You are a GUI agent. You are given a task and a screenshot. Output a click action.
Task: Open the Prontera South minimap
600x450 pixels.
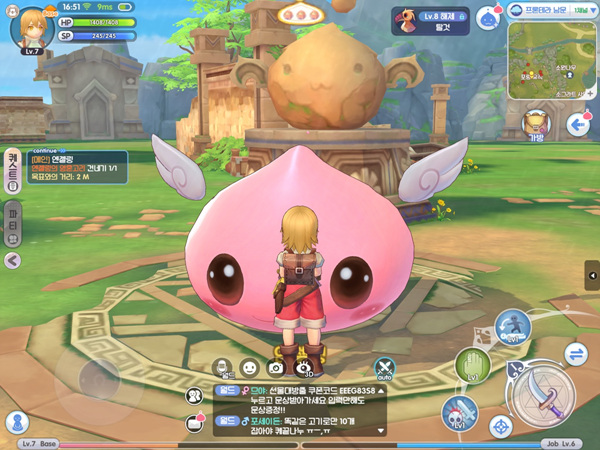tap(551, 60)
